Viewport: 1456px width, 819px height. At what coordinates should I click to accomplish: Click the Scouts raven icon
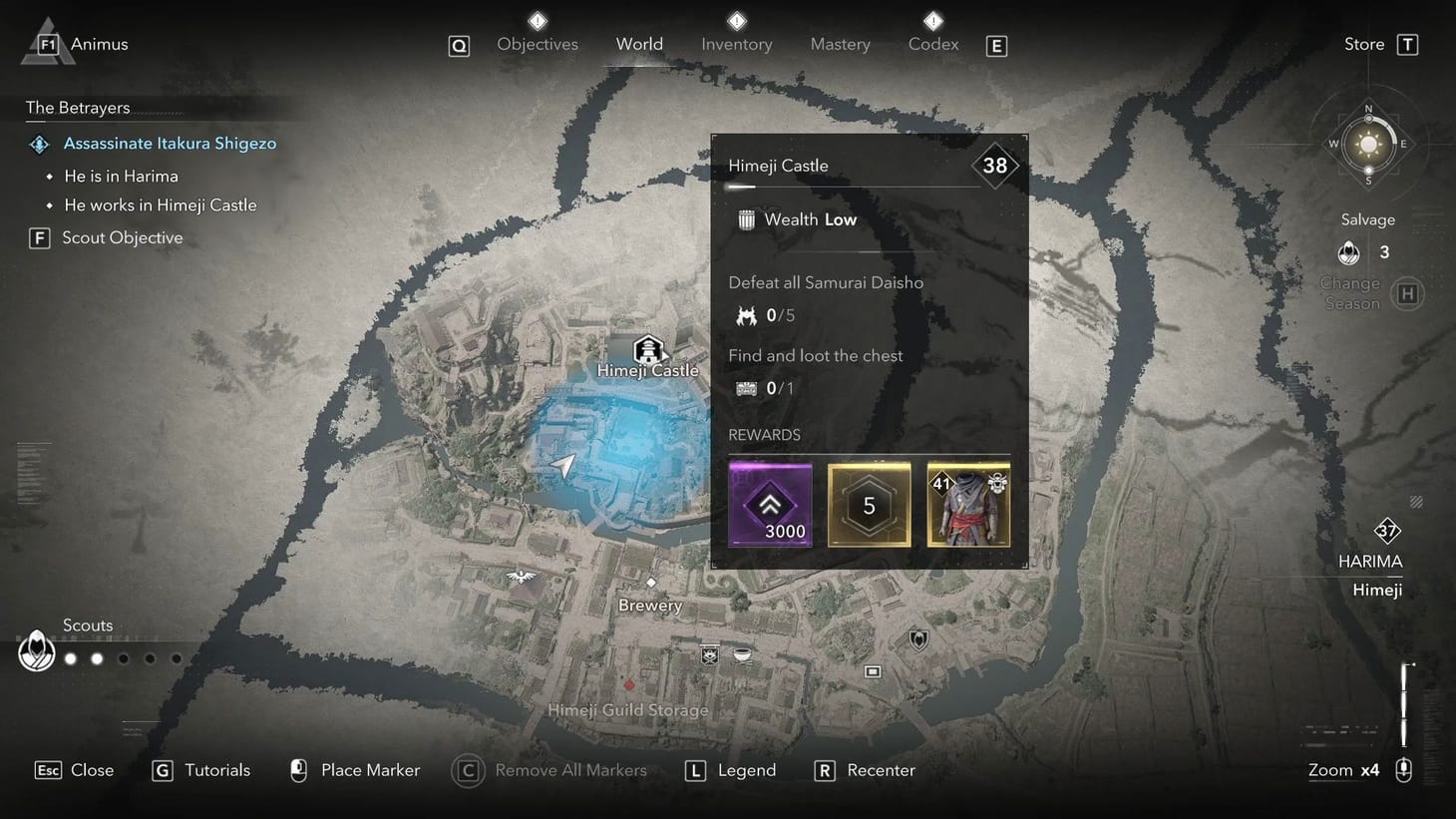click(36, 650)
